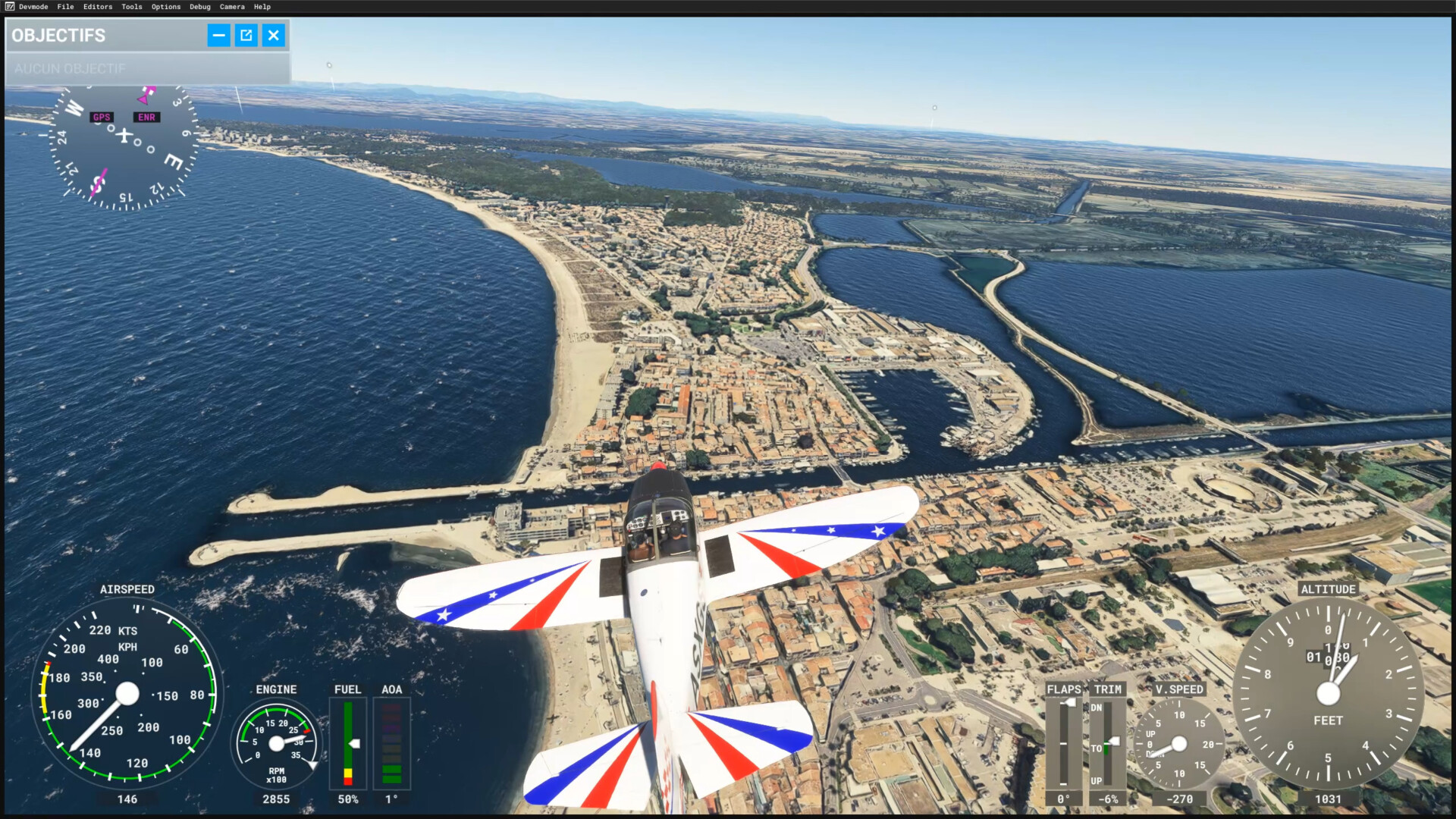Open the Tools menu

132,7
